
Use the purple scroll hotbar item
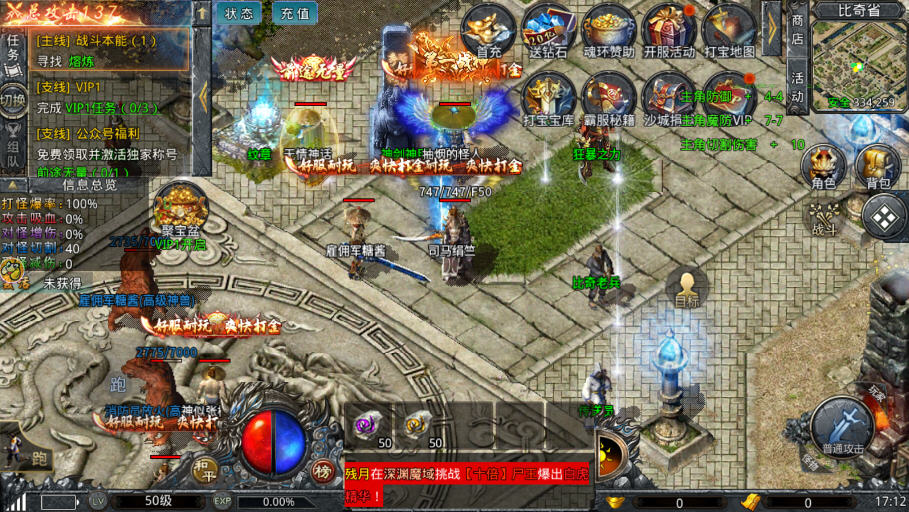pyautogui.click(x=367, y=425)
